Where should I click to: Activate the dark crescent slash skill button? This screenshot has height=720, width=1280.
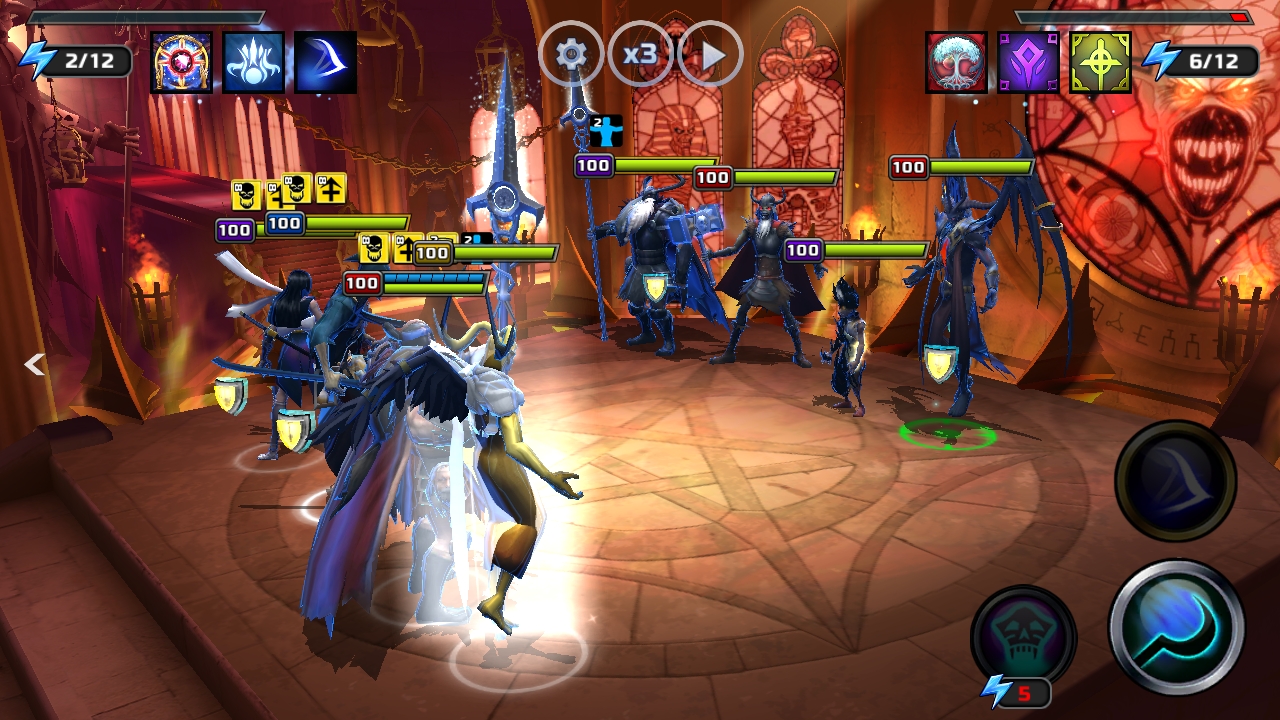pos(1175,481)
